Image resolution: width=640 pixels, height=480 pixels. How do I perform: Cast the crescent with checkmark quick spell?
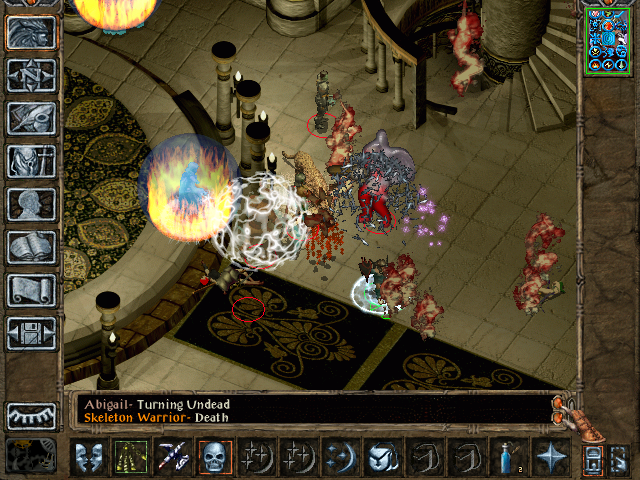382,457
